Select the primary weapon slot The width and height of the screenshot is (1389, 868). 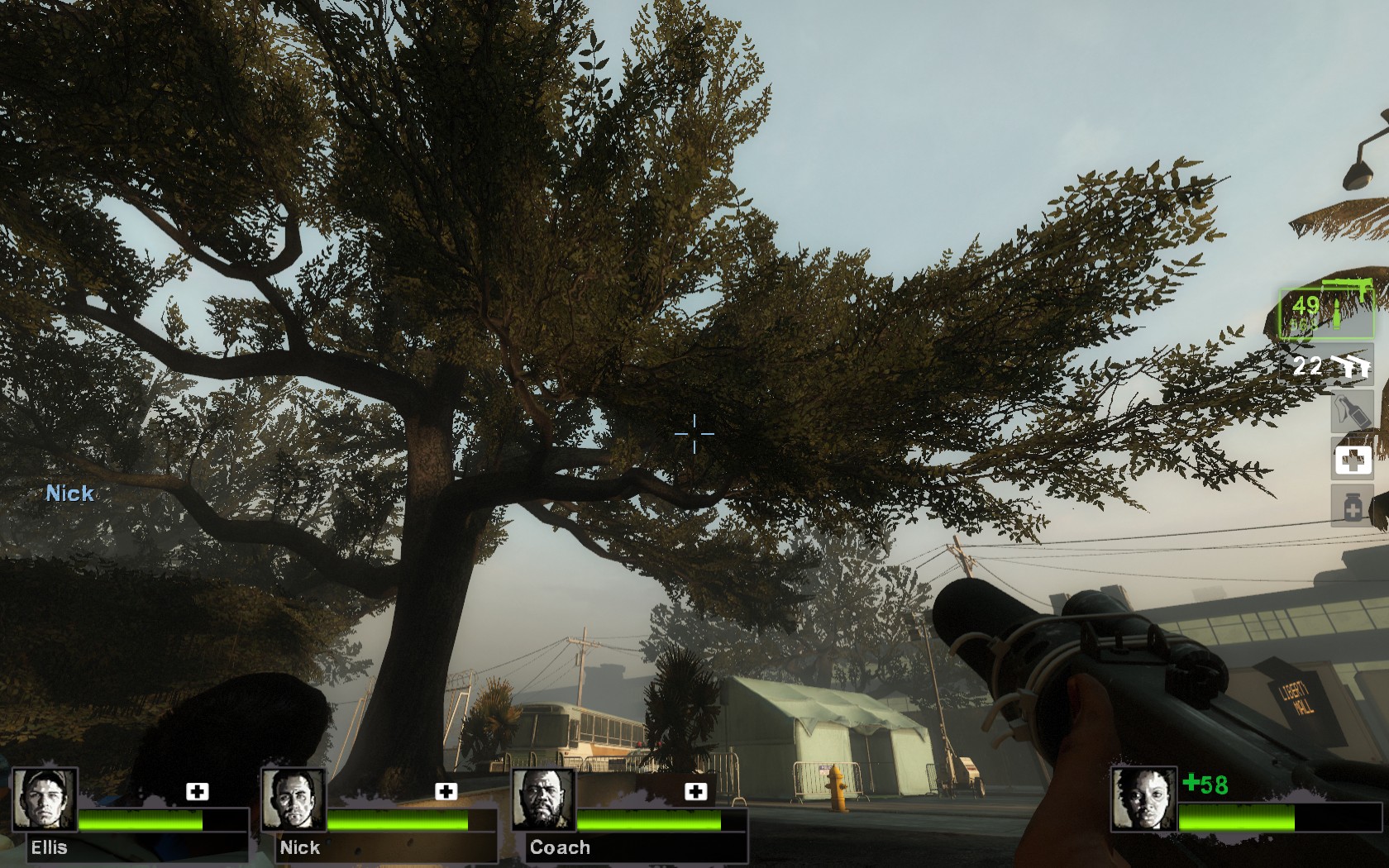tap(1326, 312)
